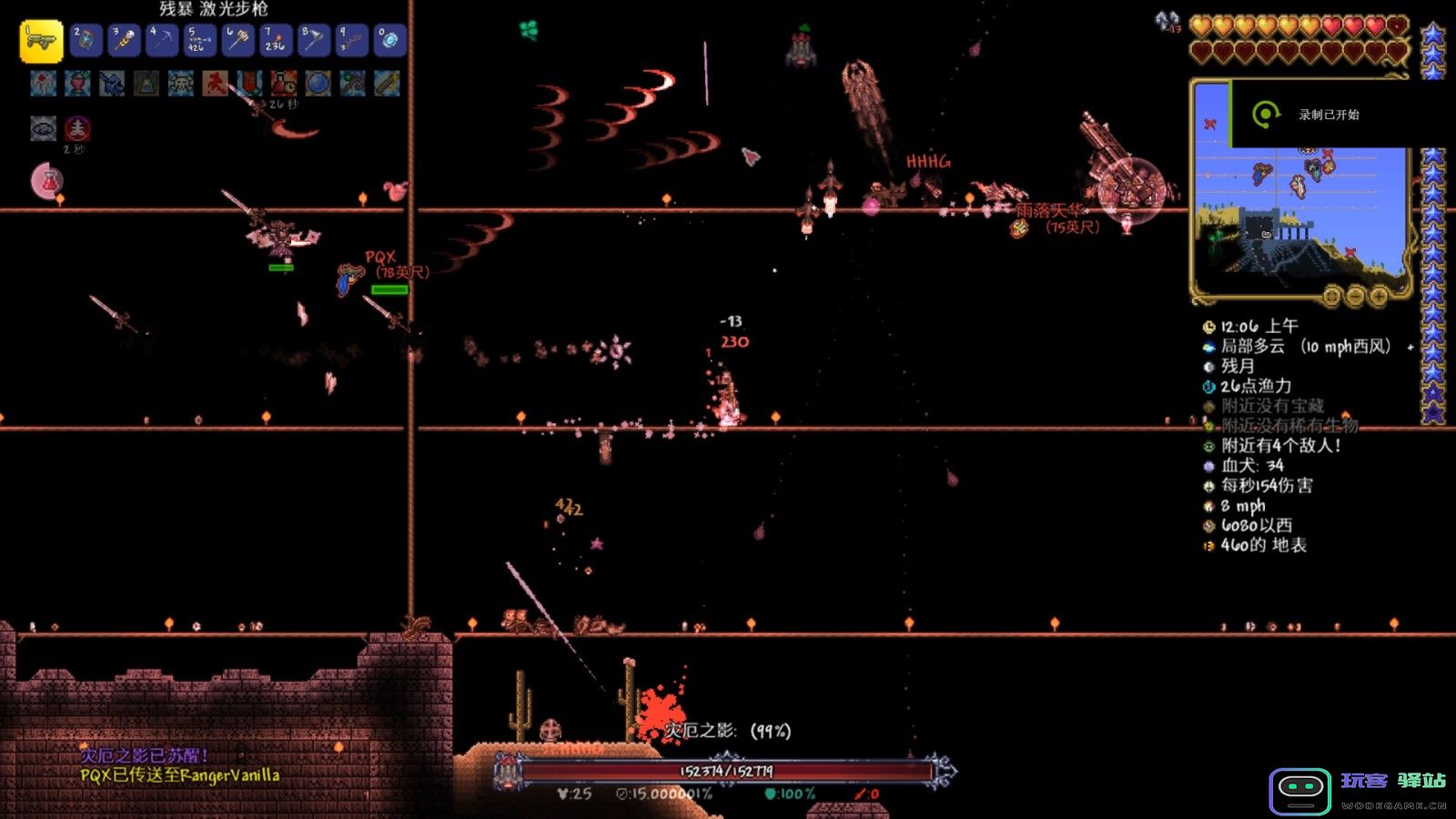The image size is (1456, 819).
Task: Zoom out the minimap with minus button
Action: click(1355, 296)
